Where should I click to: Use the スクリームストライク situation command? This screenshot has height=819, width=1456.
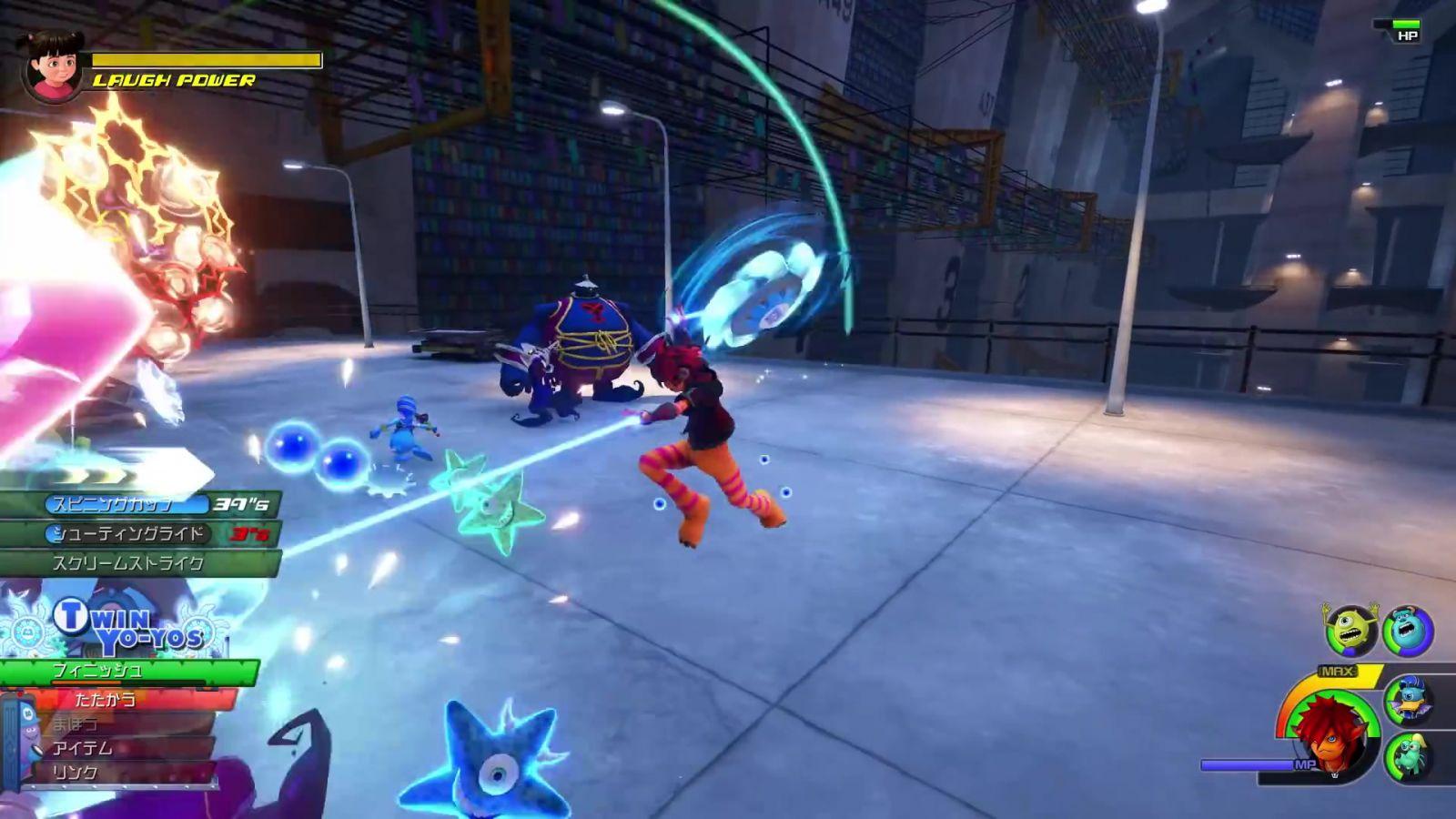(127, 563)
